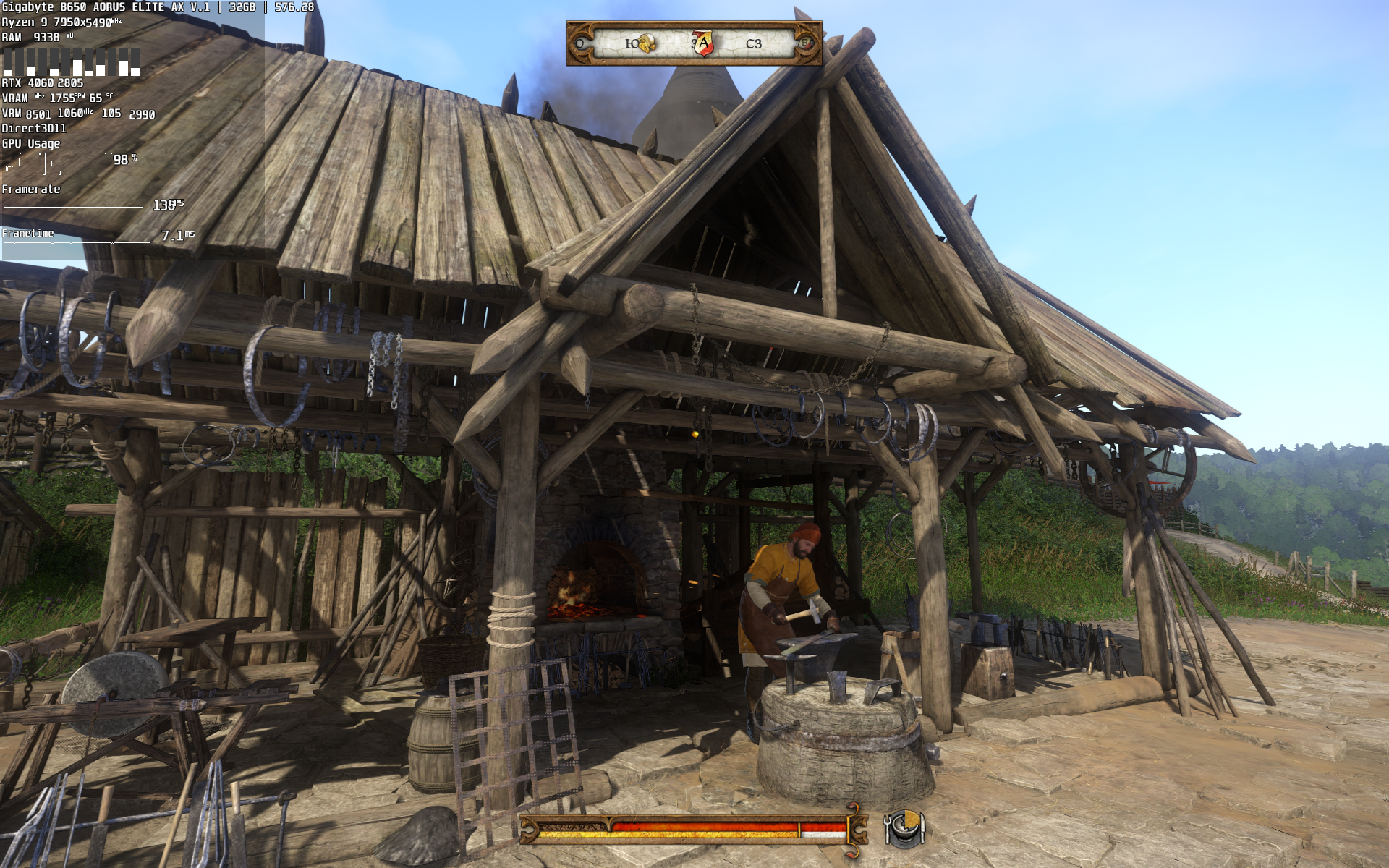Select the golden marker on the compass
Image resolution: width=1389 pixels, height=868 pixels.
[646, 43]
